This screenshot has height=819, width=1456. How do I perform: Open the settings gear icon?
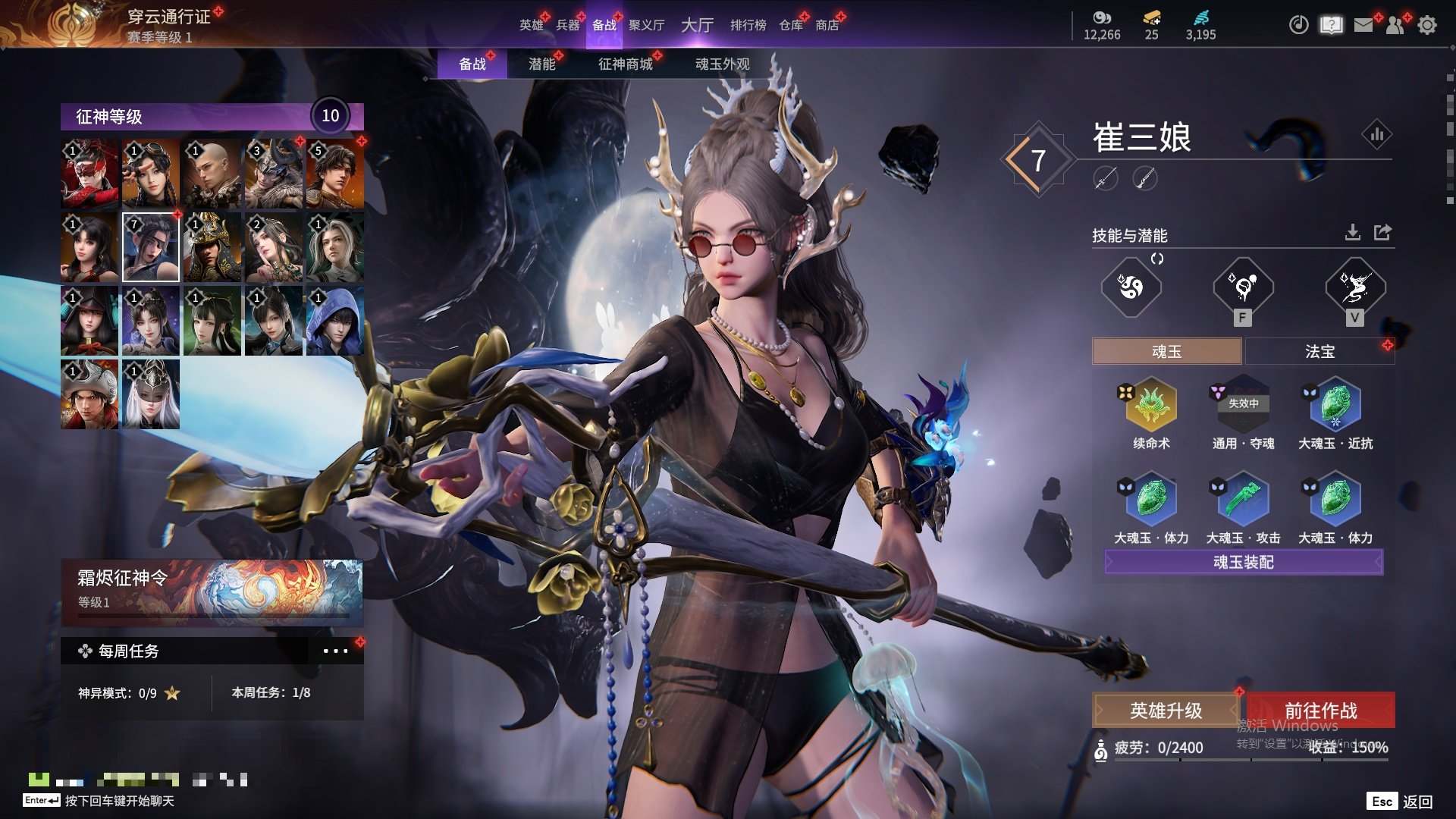[x=1427, y=25]
